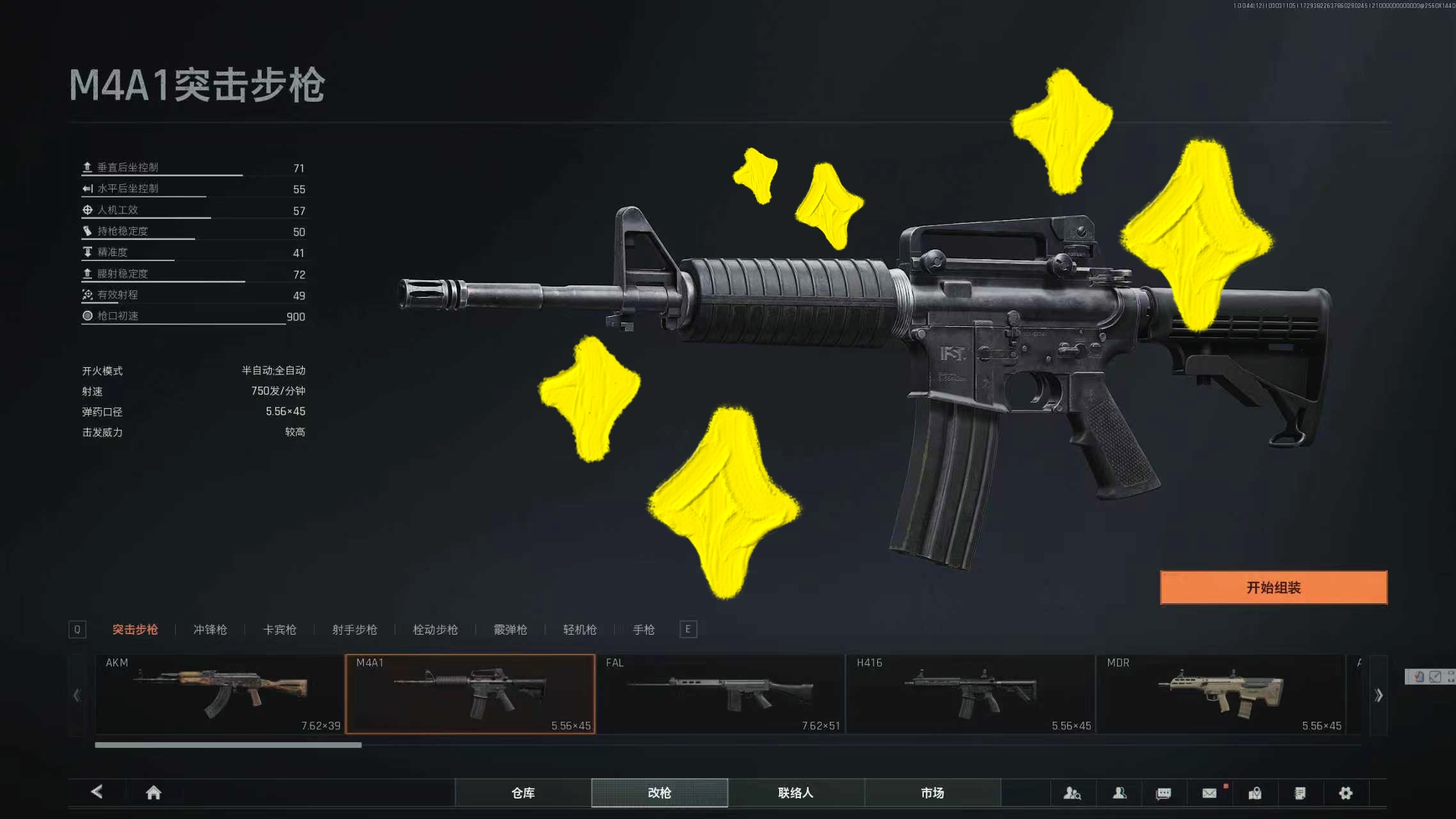Go to the 联络人 contacts tab
Image resolution: width=1456 pixels, height=819 pixels.
(x=796, y=793)
